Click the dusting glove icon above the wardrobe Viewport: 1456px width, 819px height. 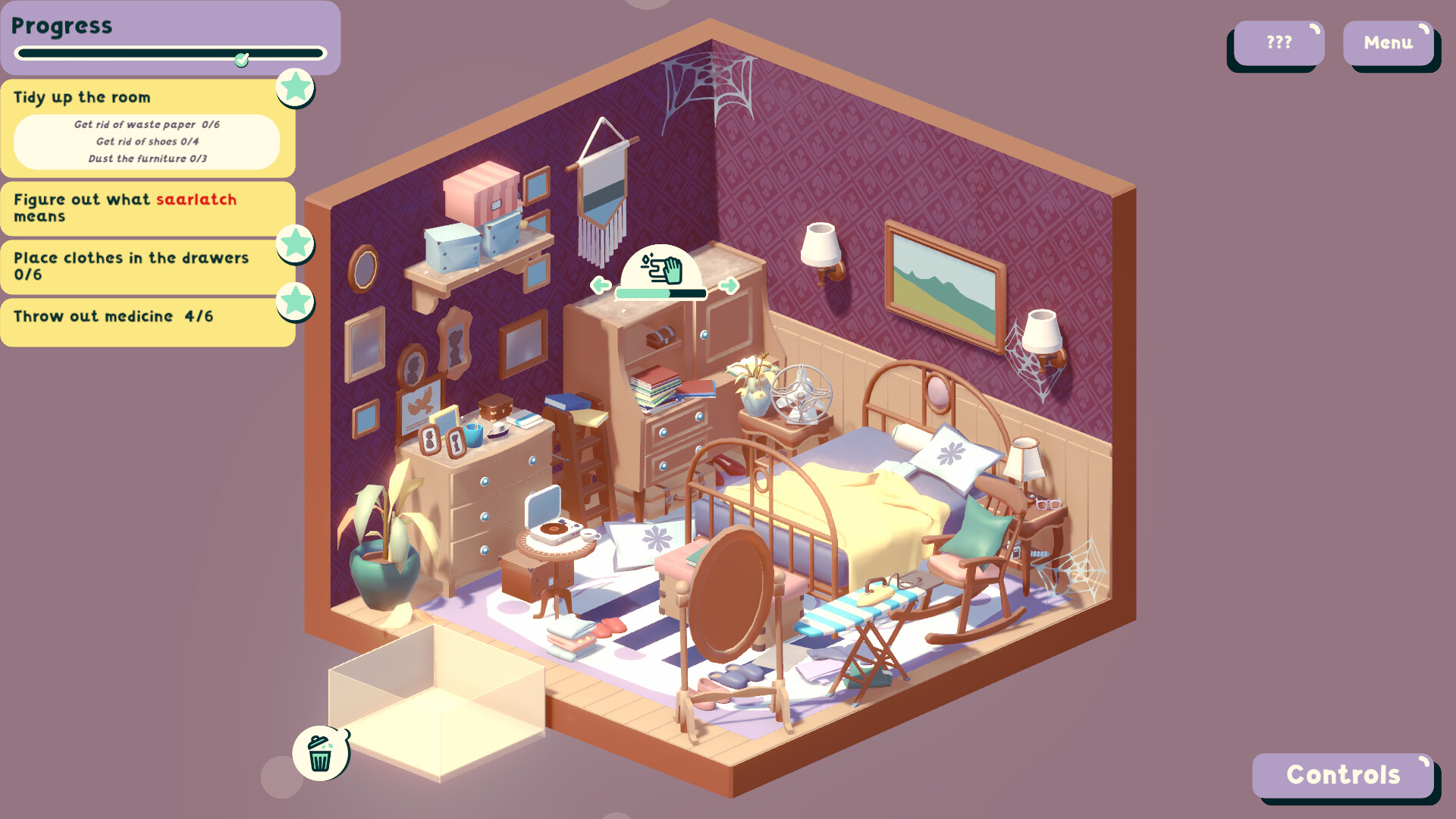tap(661, 266)
